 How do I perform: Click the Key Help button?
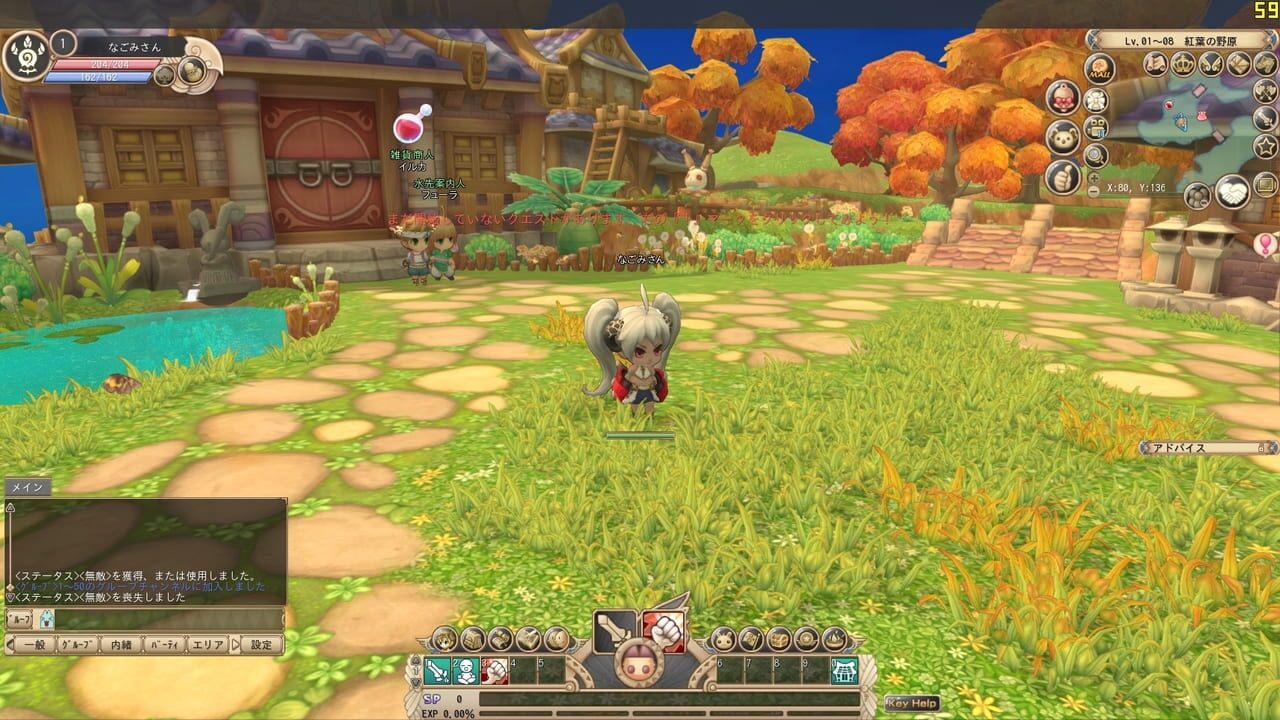[910, 702]
